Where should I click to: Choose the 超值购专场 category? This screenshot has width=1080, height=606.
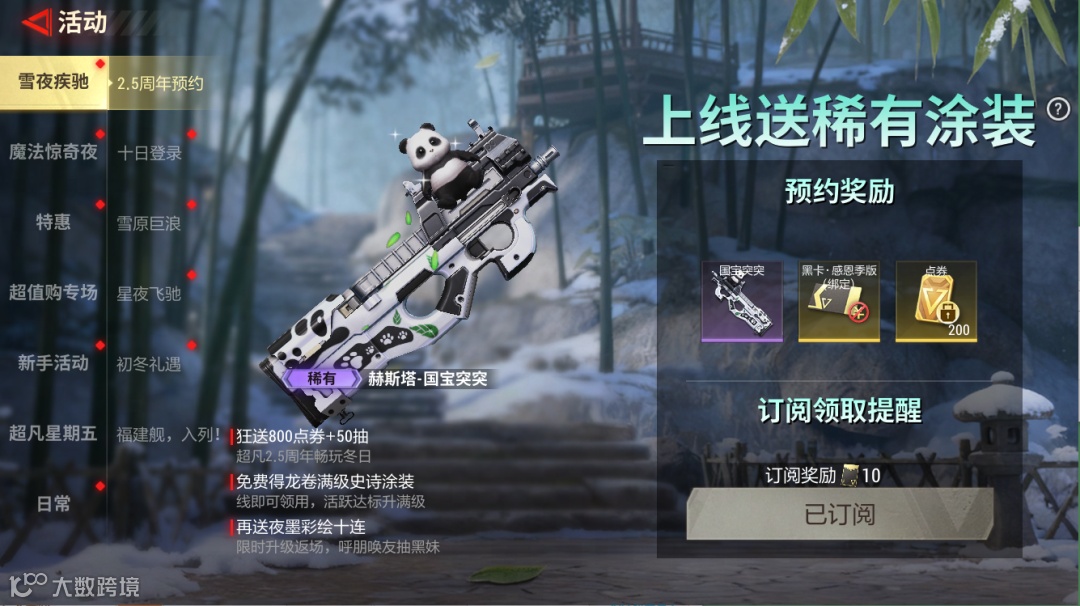[x=53, y=293]
